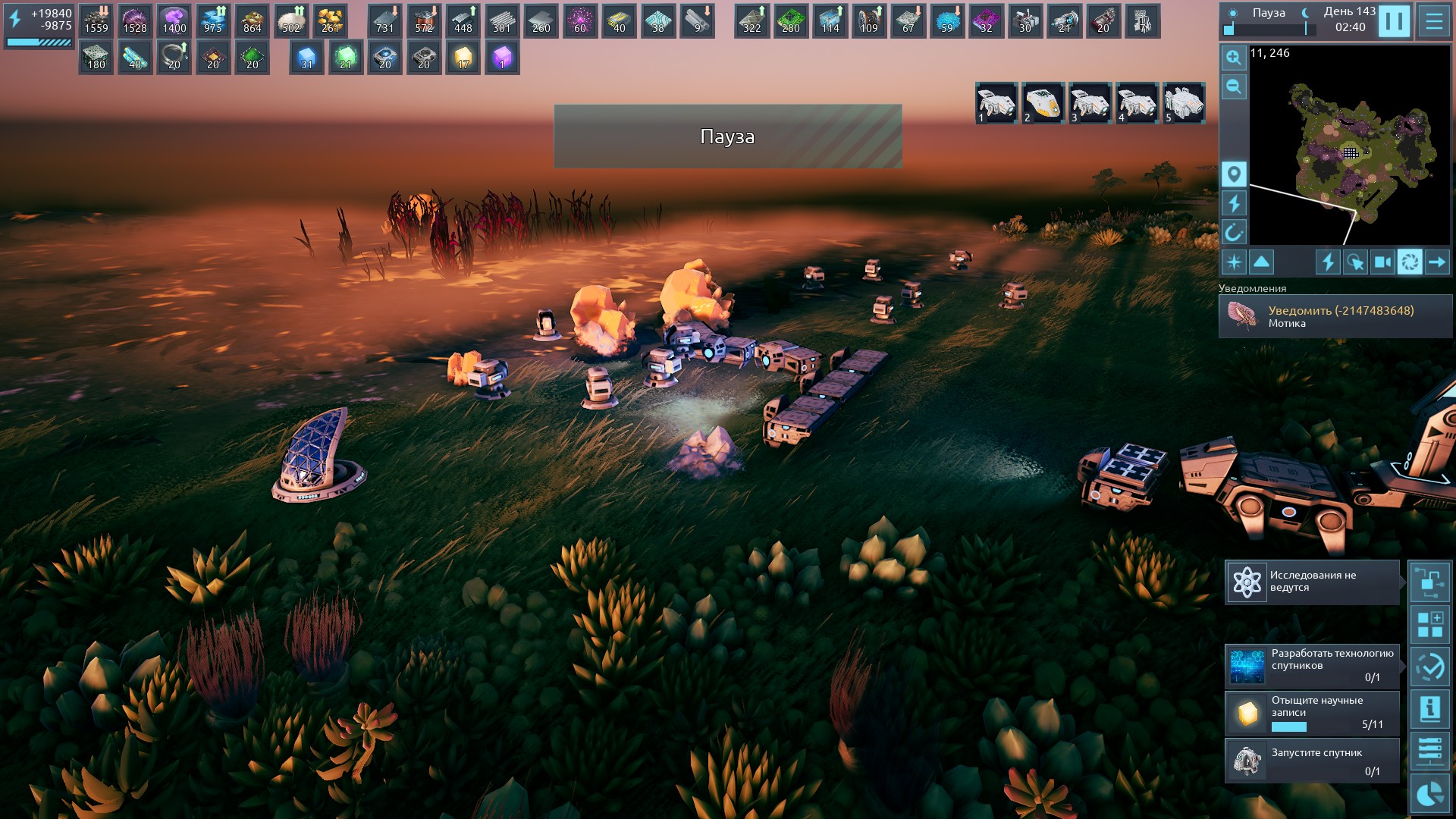
Task: Toggle the minimap location pin filter
Action: pyautogui.click(x=1234, y=174)
